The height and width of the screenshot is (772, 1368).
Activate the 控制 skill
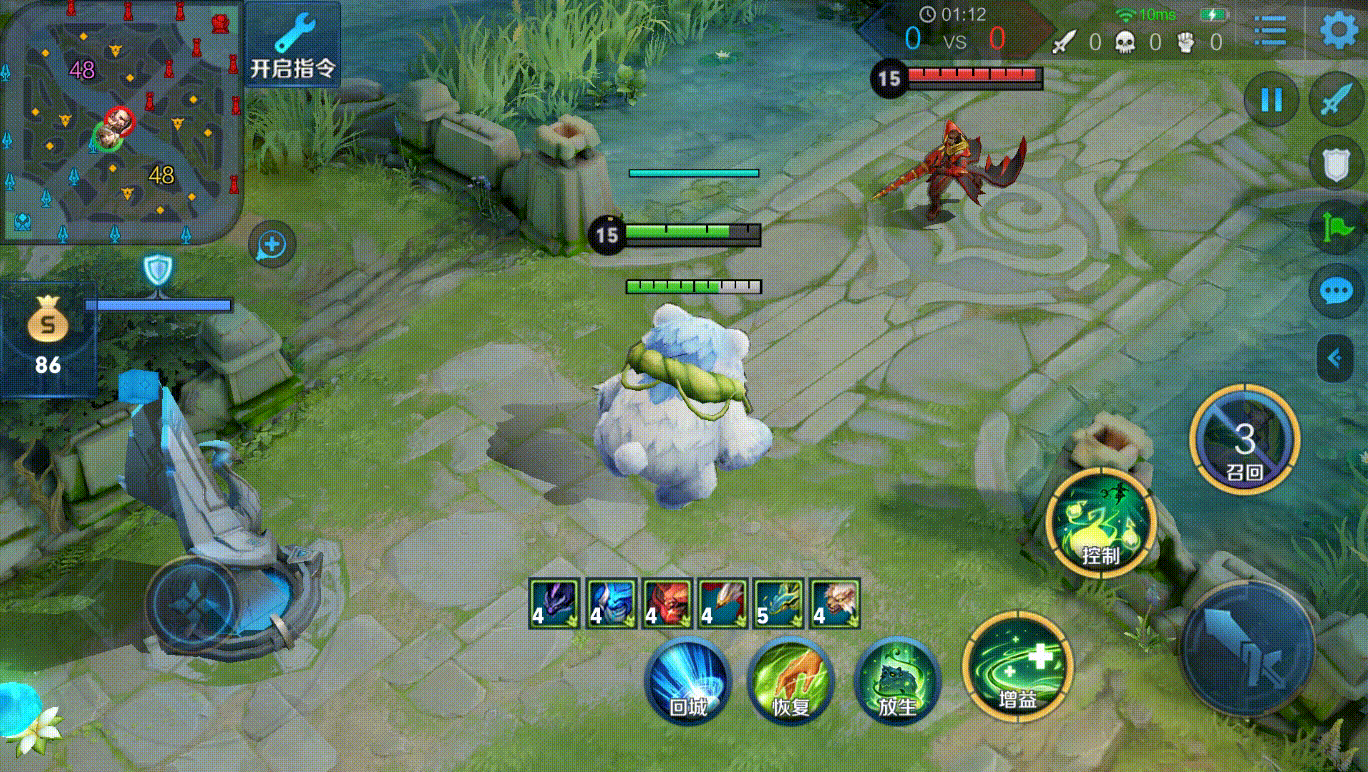tap(1101, 522)
